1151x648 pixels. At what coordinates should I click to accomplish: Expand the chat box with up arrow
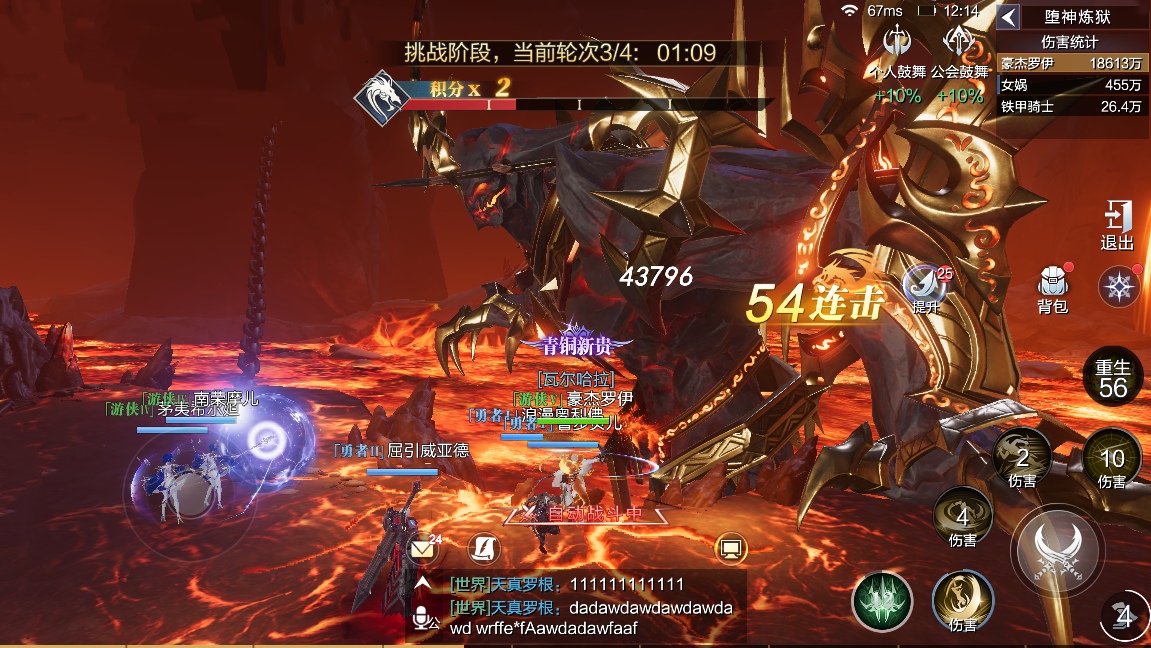pos(424,584)
